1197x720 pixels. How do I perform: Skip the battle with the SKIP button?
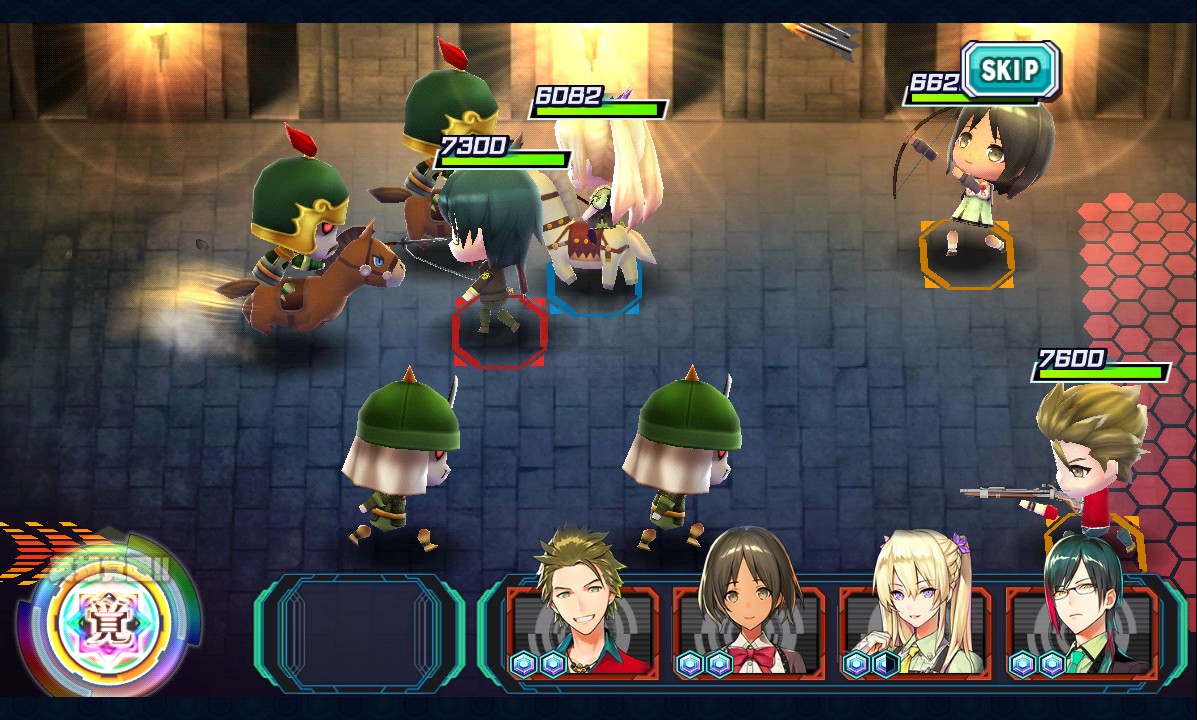(1010, 70)
